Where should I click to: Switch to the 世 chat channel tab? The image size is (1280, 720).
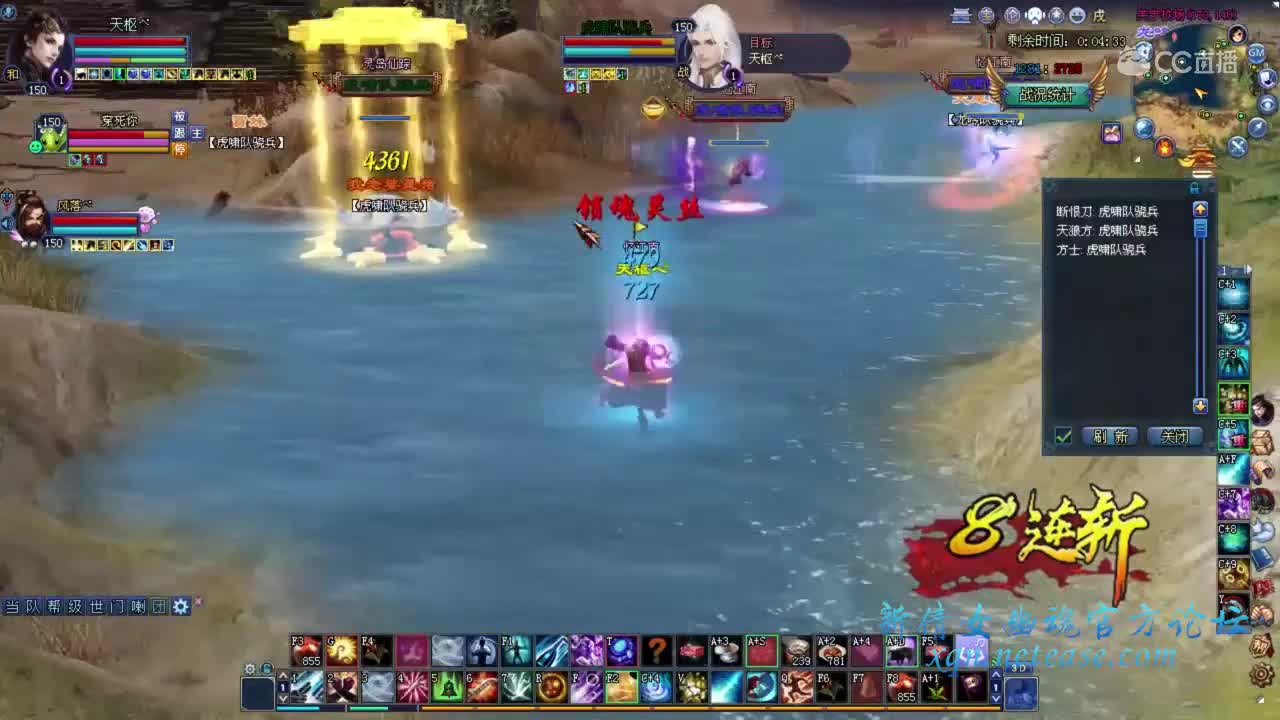pyautogui.click(x=95, y=605)
